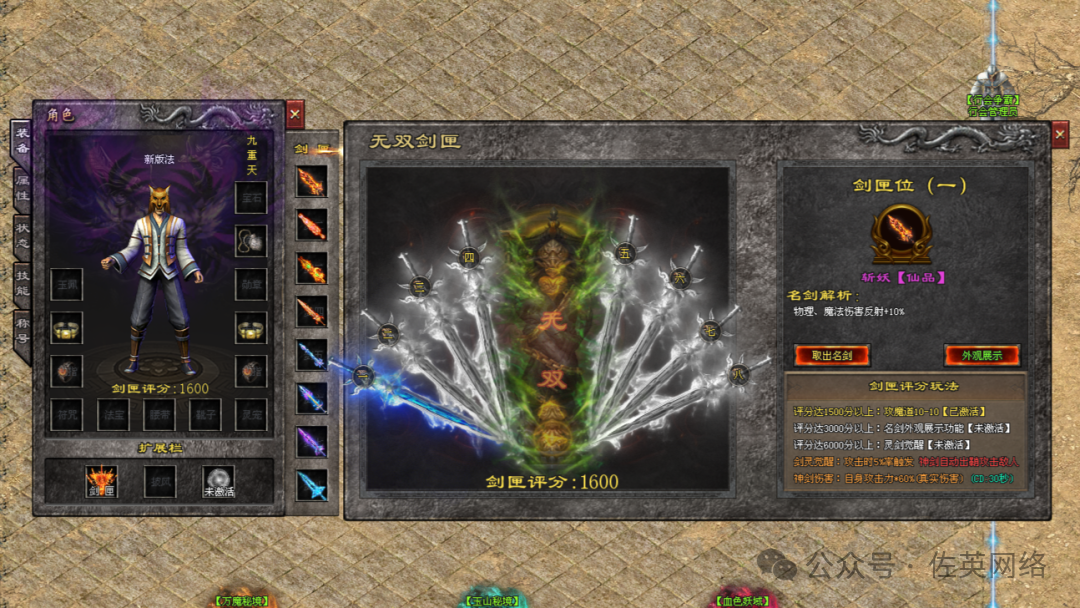Pick the glowing blue sword at position 一

[x=362, y=376]
